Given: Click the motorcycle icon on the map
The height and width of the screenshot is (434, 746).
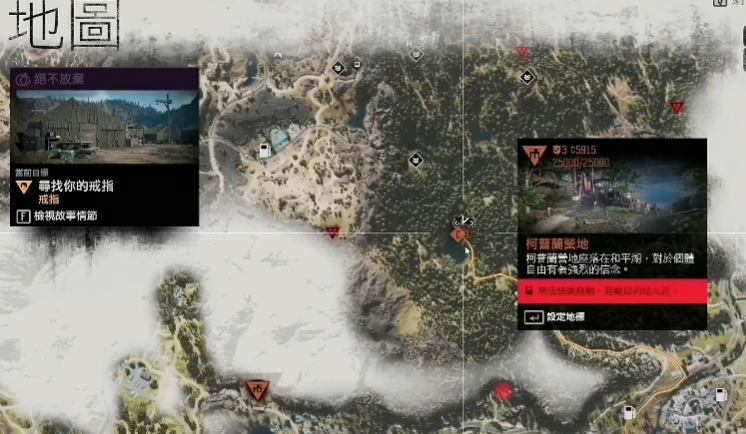Looking at the screenshot, I should 461,219.
